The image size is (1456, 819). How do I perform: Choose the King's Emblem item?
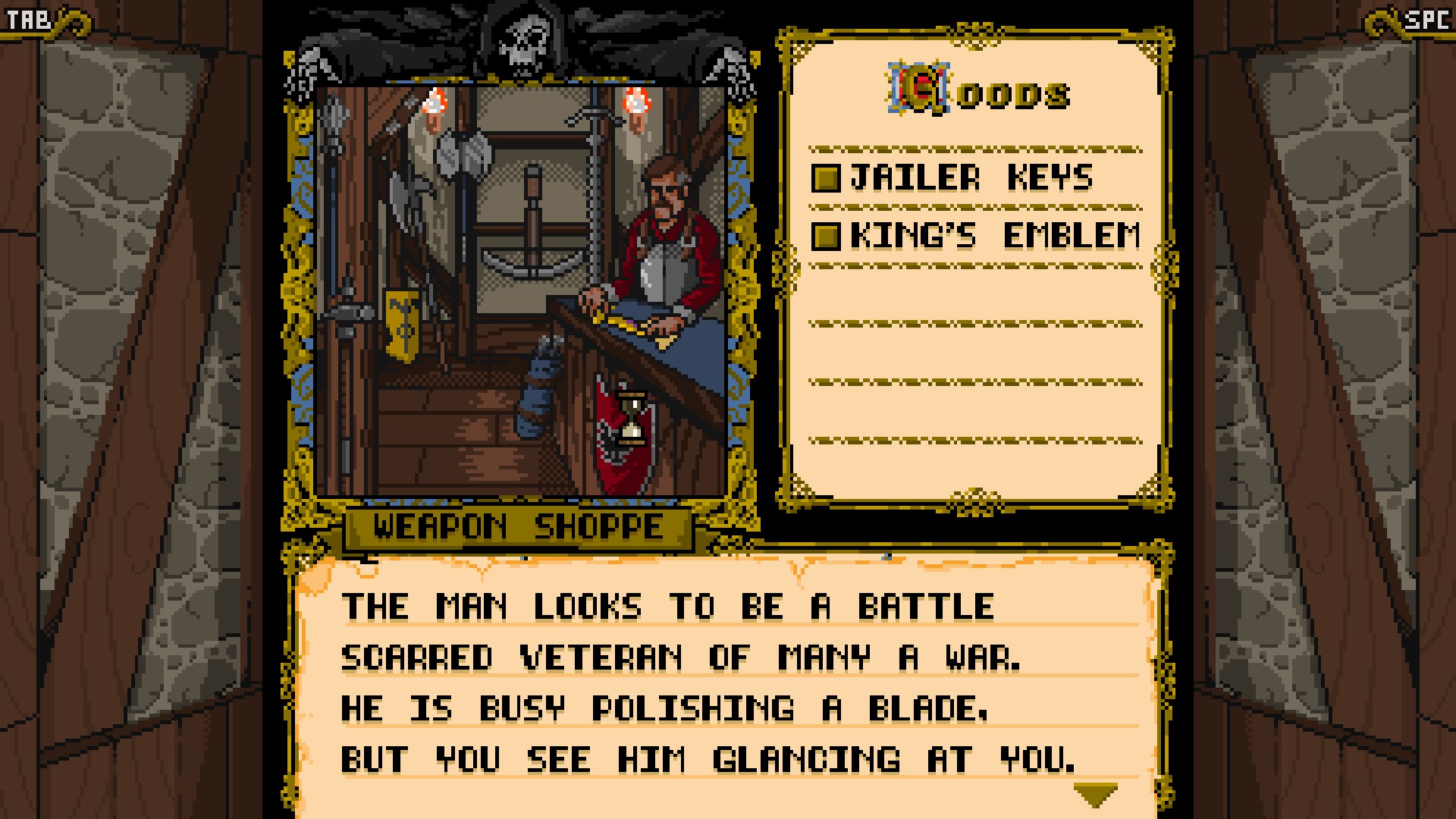[x=977, y=236]
